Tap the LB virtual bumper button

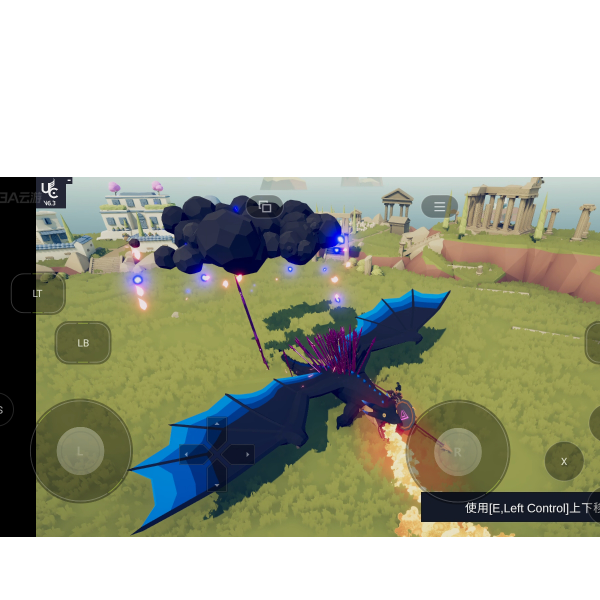tap(83, 343)
